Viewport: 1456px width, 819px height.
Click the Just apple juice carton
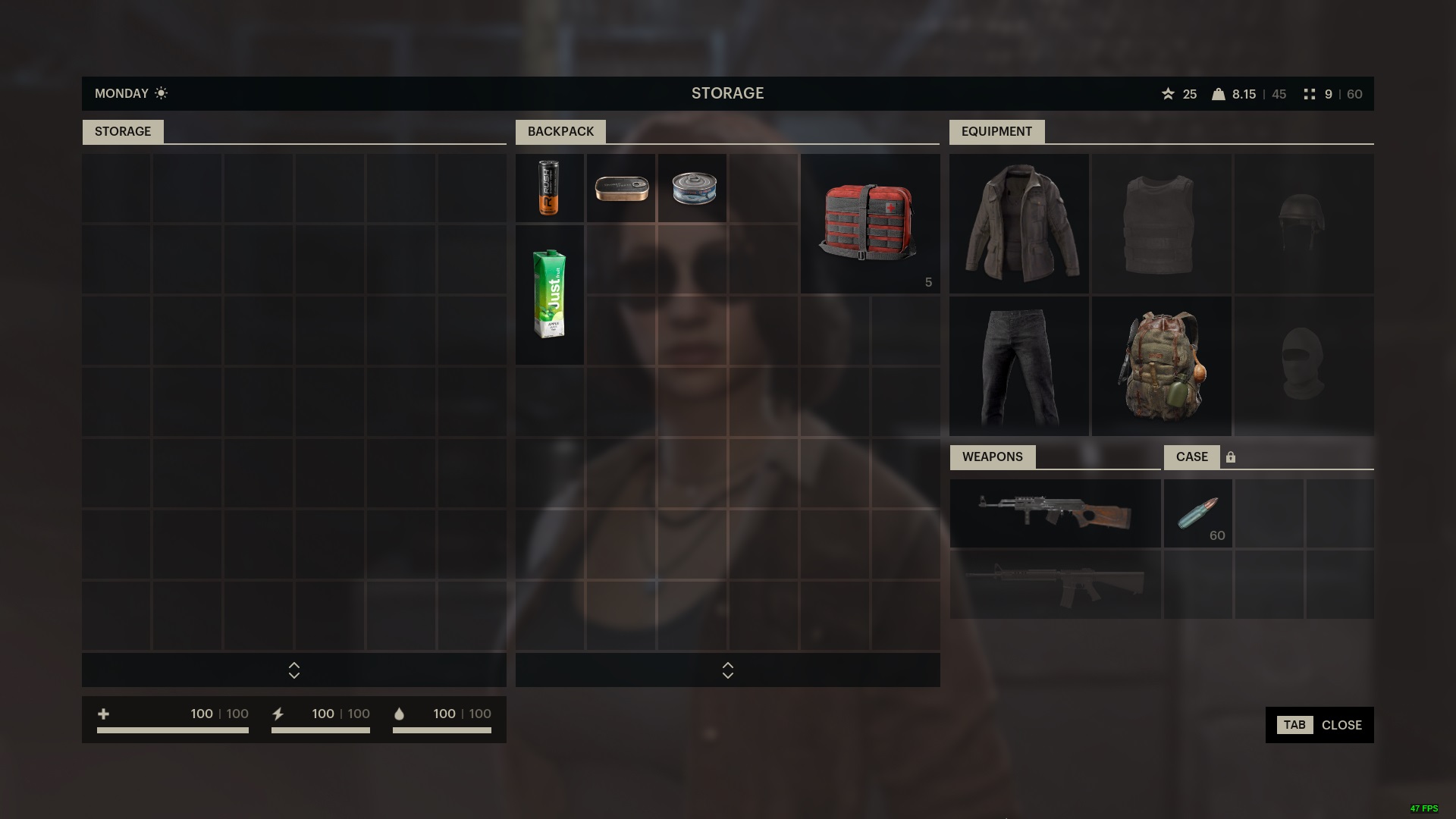(x=549, y=296)
